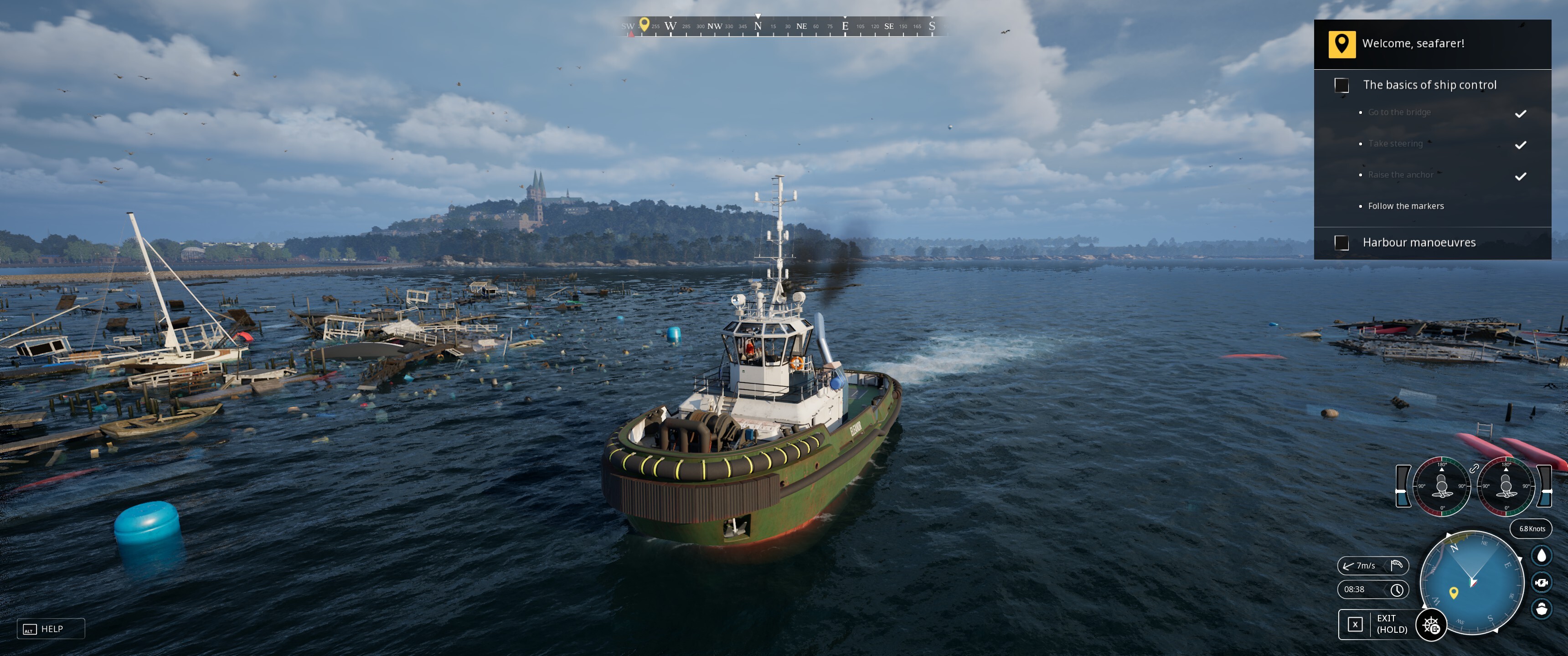The height and width of the screenshot is (656, 1568).
Task: Adjust the left throttle slider
Action: click(x=1403, y=486)
